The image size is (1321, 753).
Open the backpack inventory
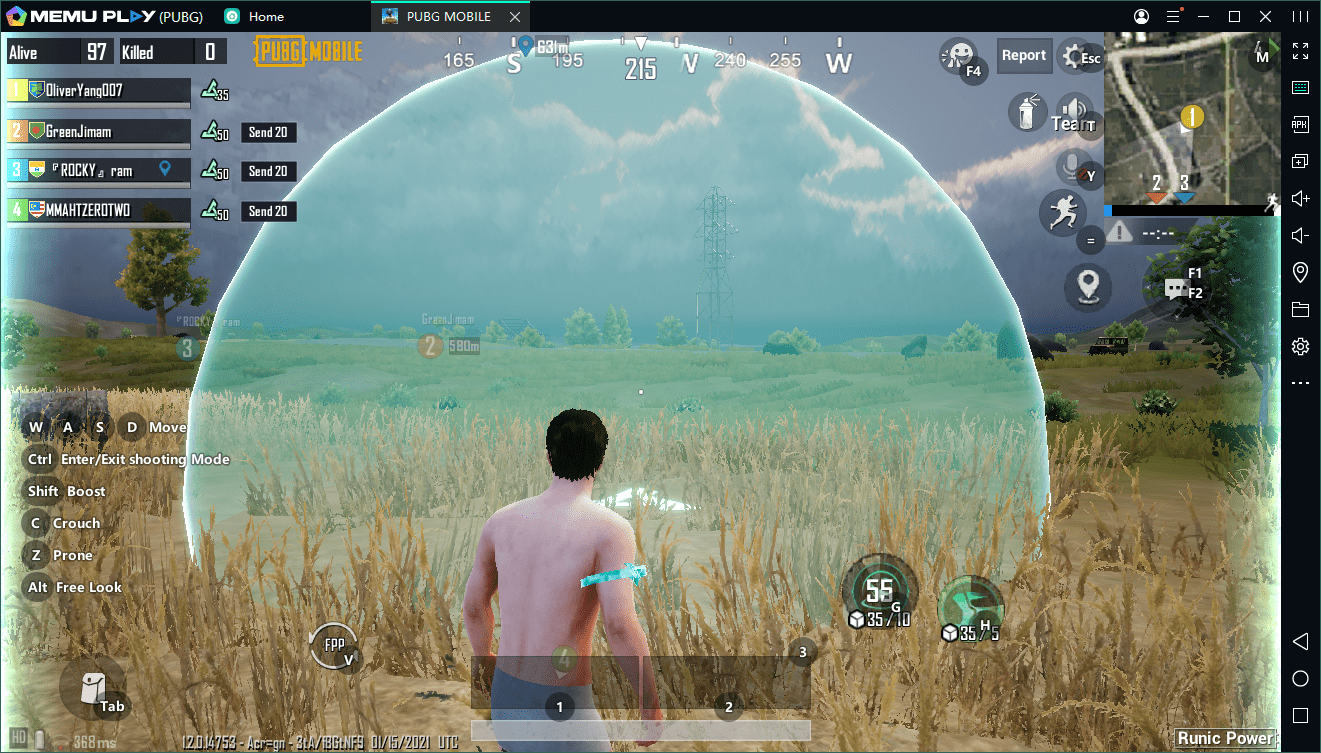91,689
